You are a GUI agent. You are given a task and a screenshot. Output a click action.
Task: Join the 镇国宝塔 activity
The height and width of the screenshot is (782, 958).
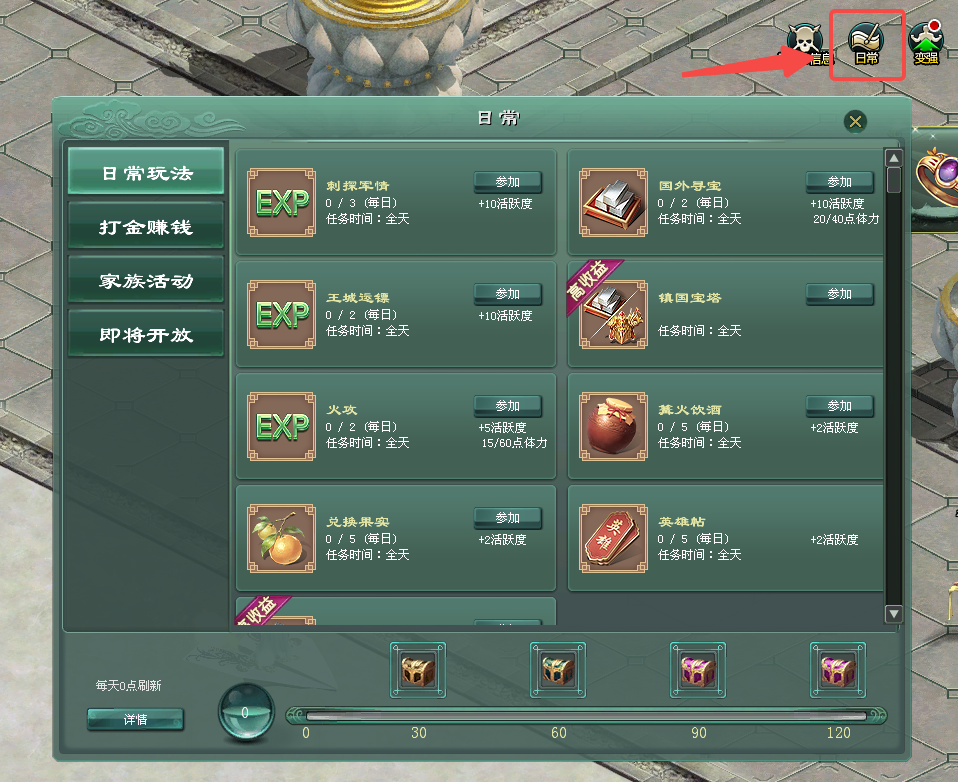(x=839, y=294)
